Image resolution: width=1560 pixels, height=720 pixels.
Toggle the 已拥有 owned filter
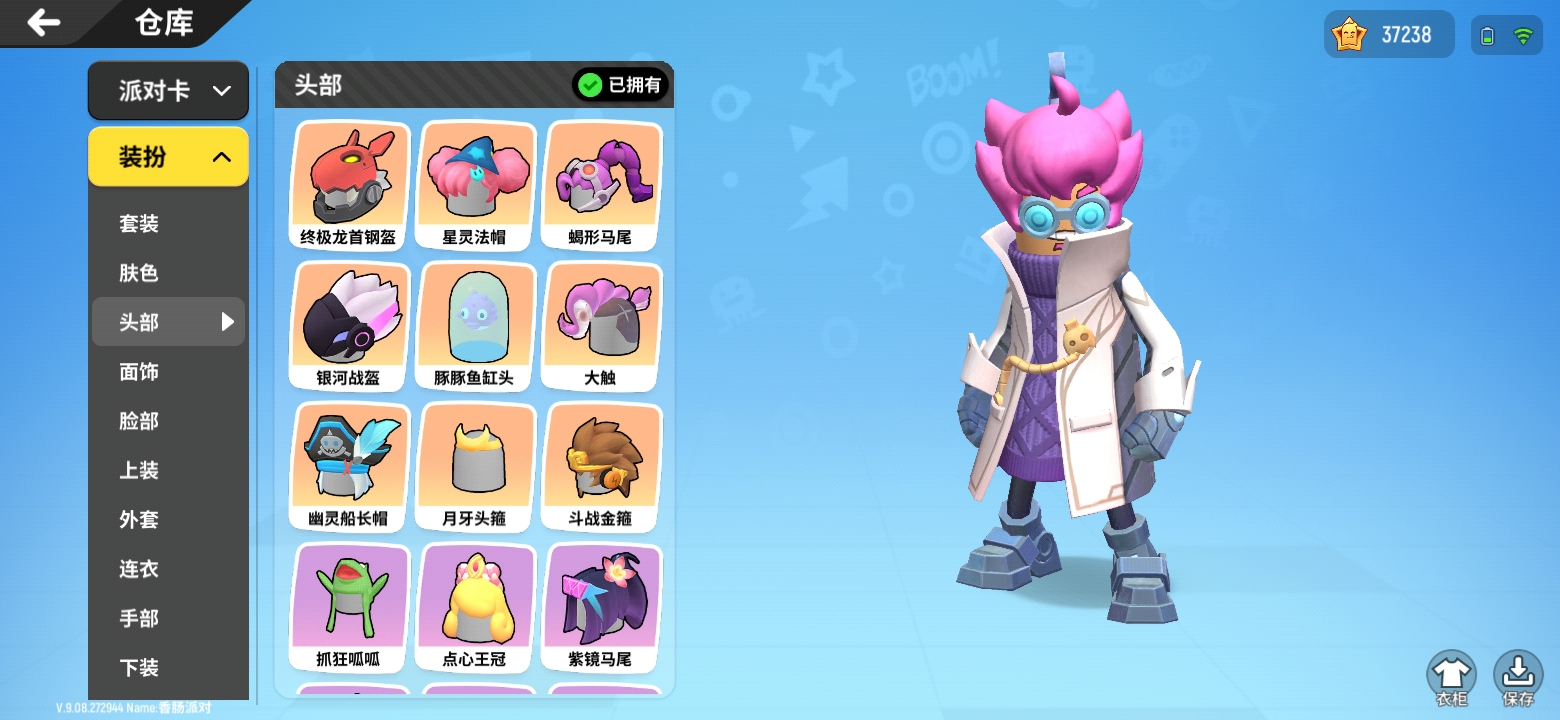click(x=621, y=85)
